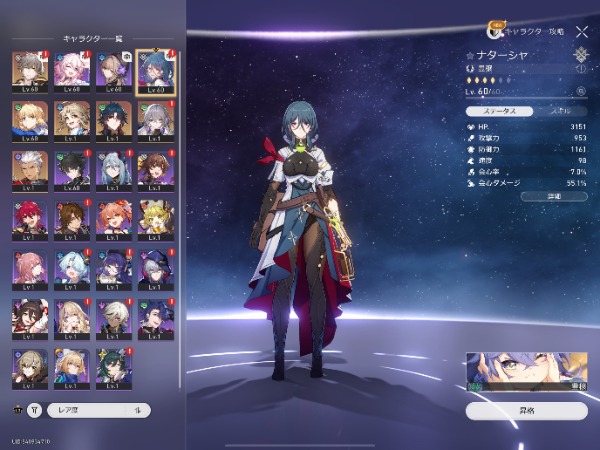Image resolution: width=600 pixels, height=450 pixels.
Task: Choose the pink-haired March 7th portrait
Action: tap(71, 70)
